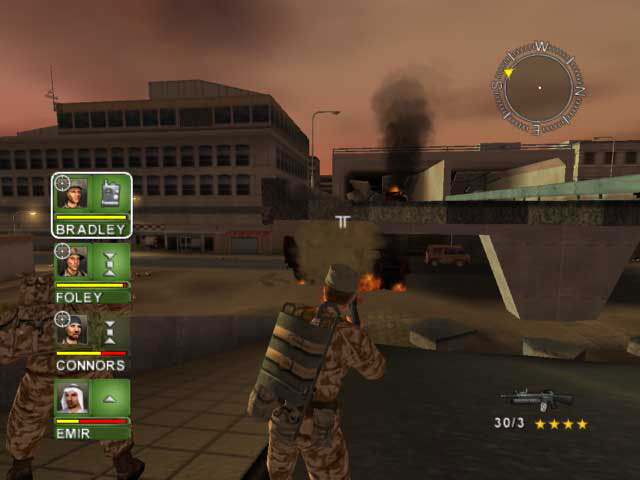Click the order icon beside Connors' portrait
This screenshot has height=480, width=640.
click(x=111, y=331)
